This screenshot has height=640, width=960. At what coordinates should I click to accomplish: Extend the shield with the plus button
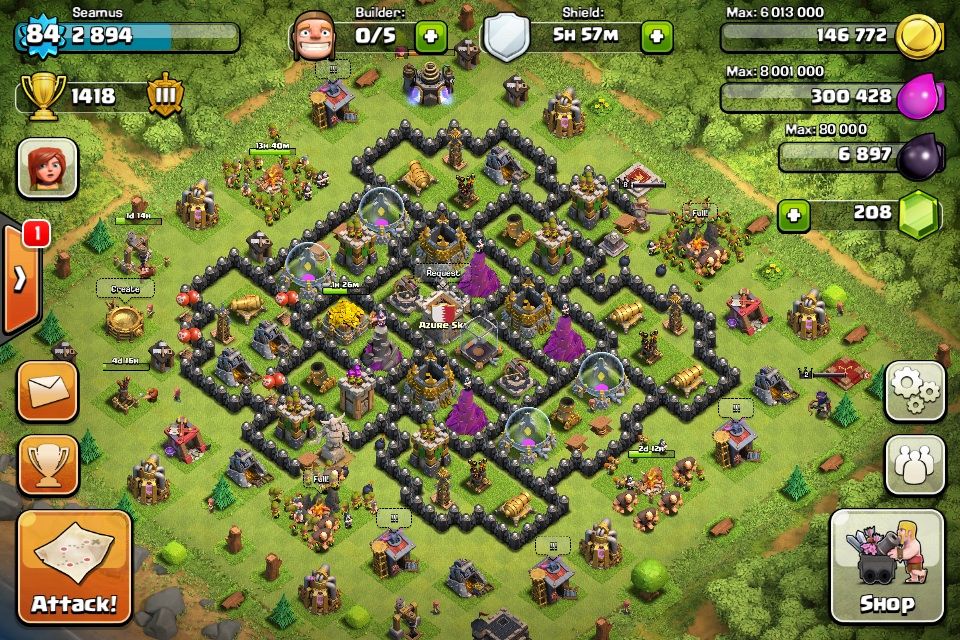click(x=657, y=37)
